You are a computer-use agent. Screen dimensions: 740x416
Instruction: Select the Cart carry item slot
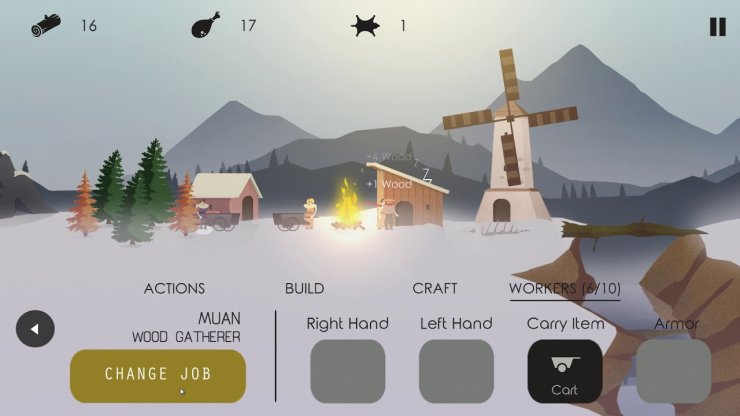pyautogui.click(x=565, y=372)
